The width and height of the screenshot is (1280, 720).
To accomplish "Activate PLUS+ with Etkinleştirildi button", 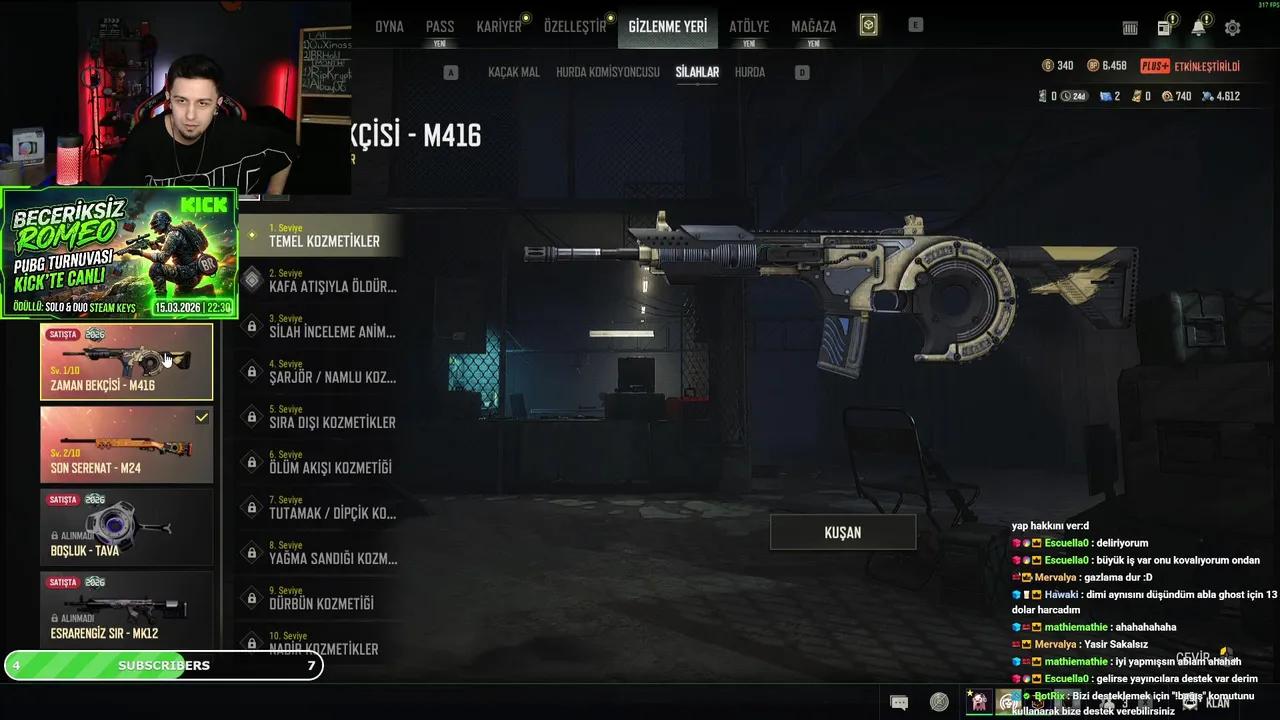I will (1190, 66).
